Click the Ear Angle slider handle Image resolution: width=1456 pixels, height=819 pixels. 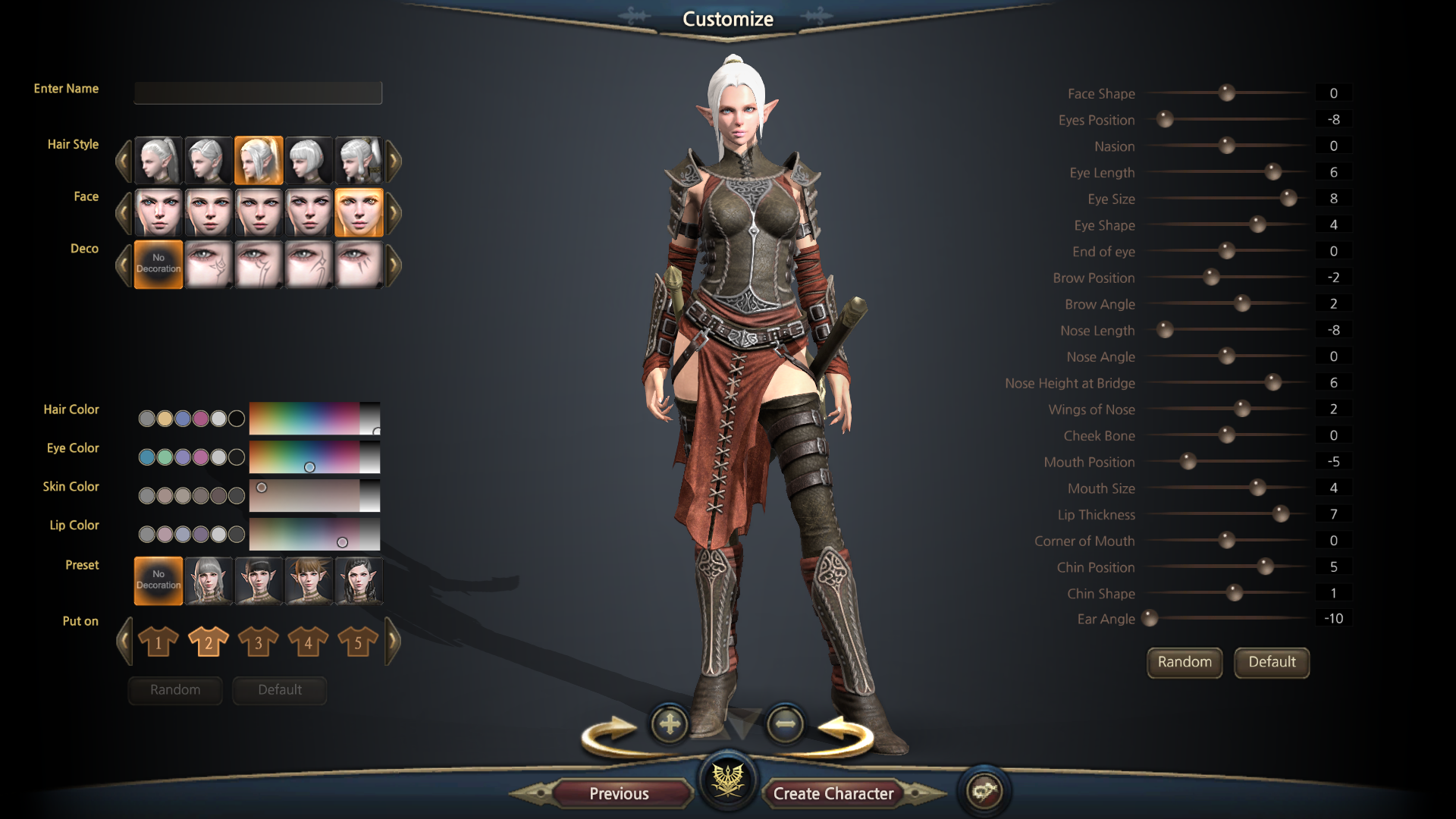[x=1150, y=619]
